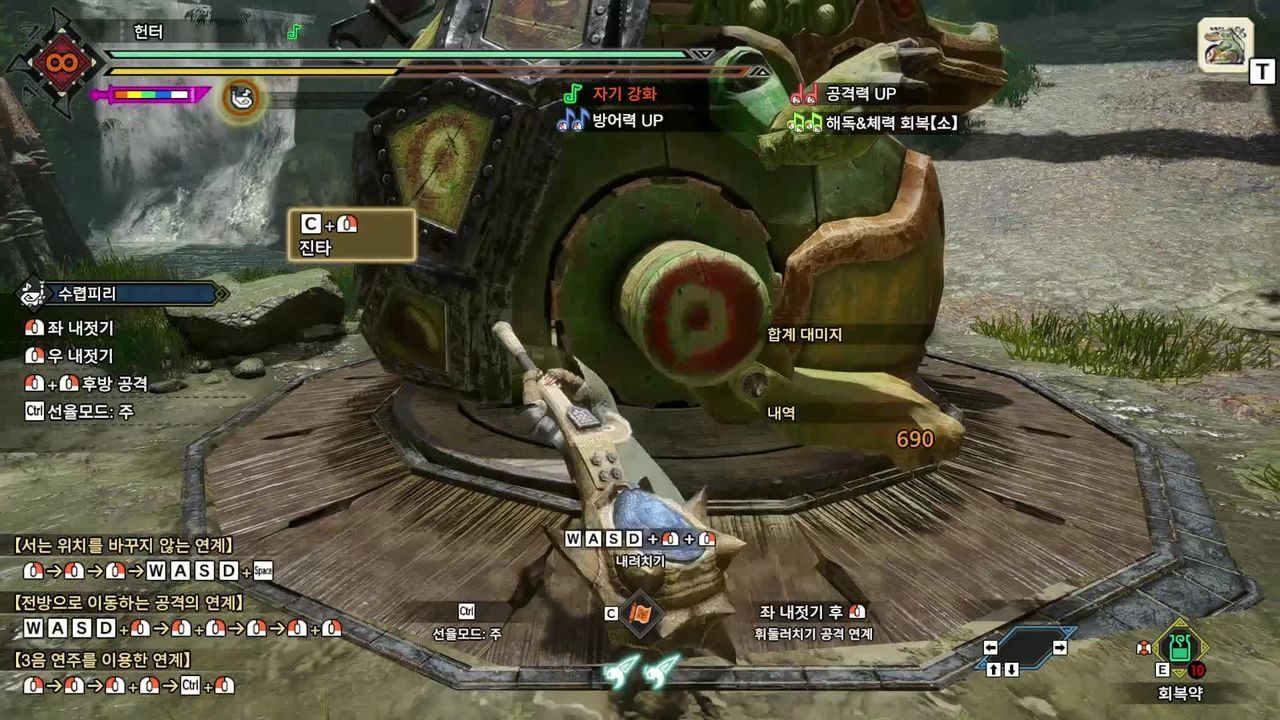
Task: Select the 공격력 UP melody entry
Action: click(860, 94)
